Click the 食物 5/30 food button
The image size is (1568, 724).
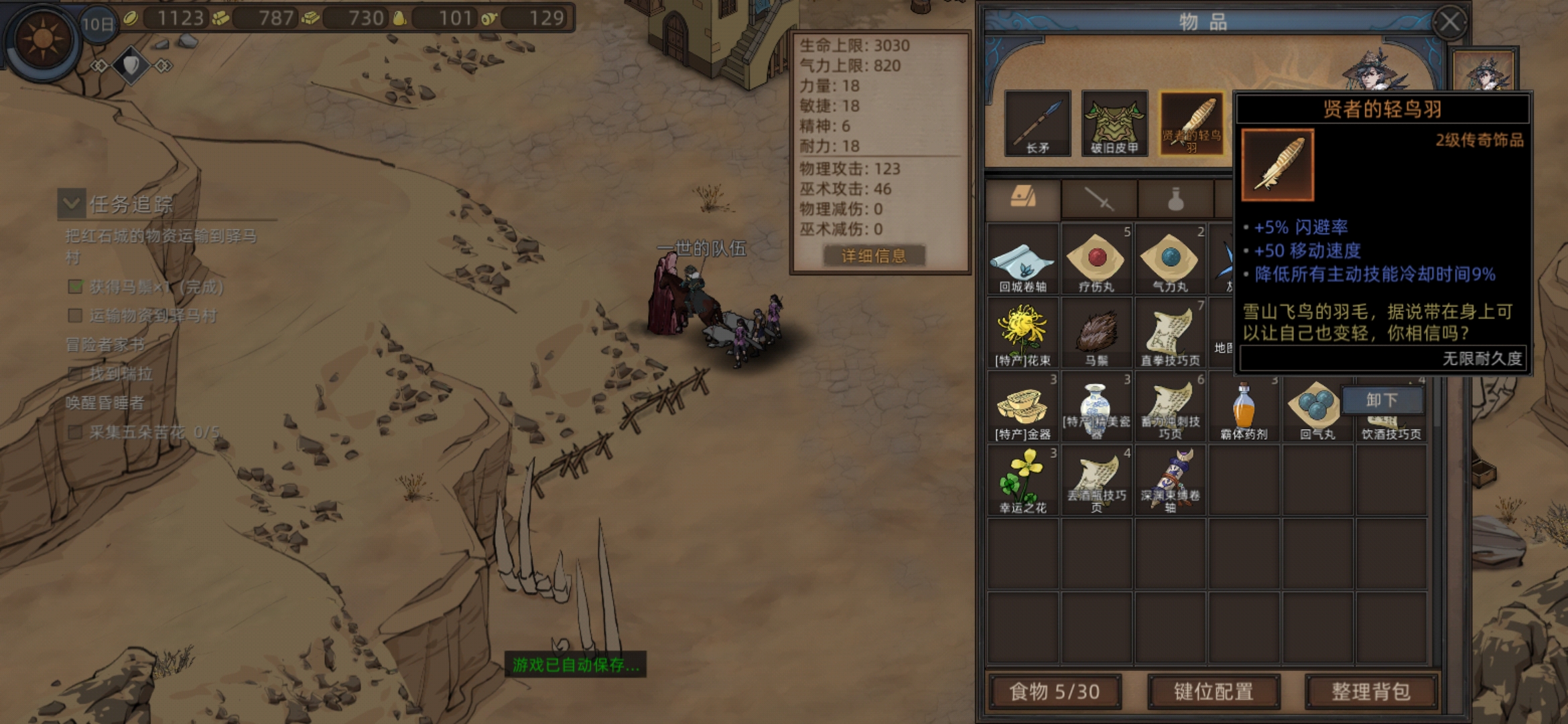coord(1055,691)
